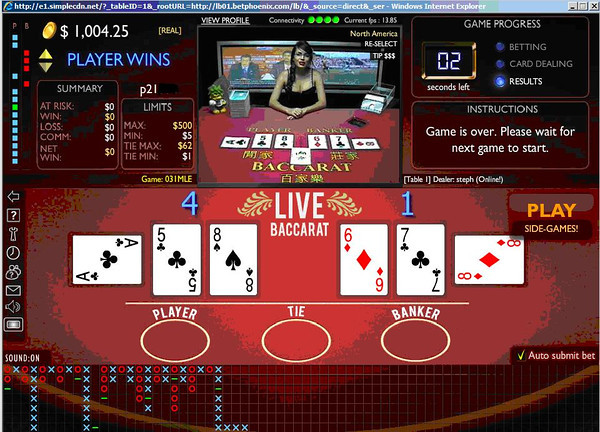Open settings via the wrench icon

click(x=13, y=233)
